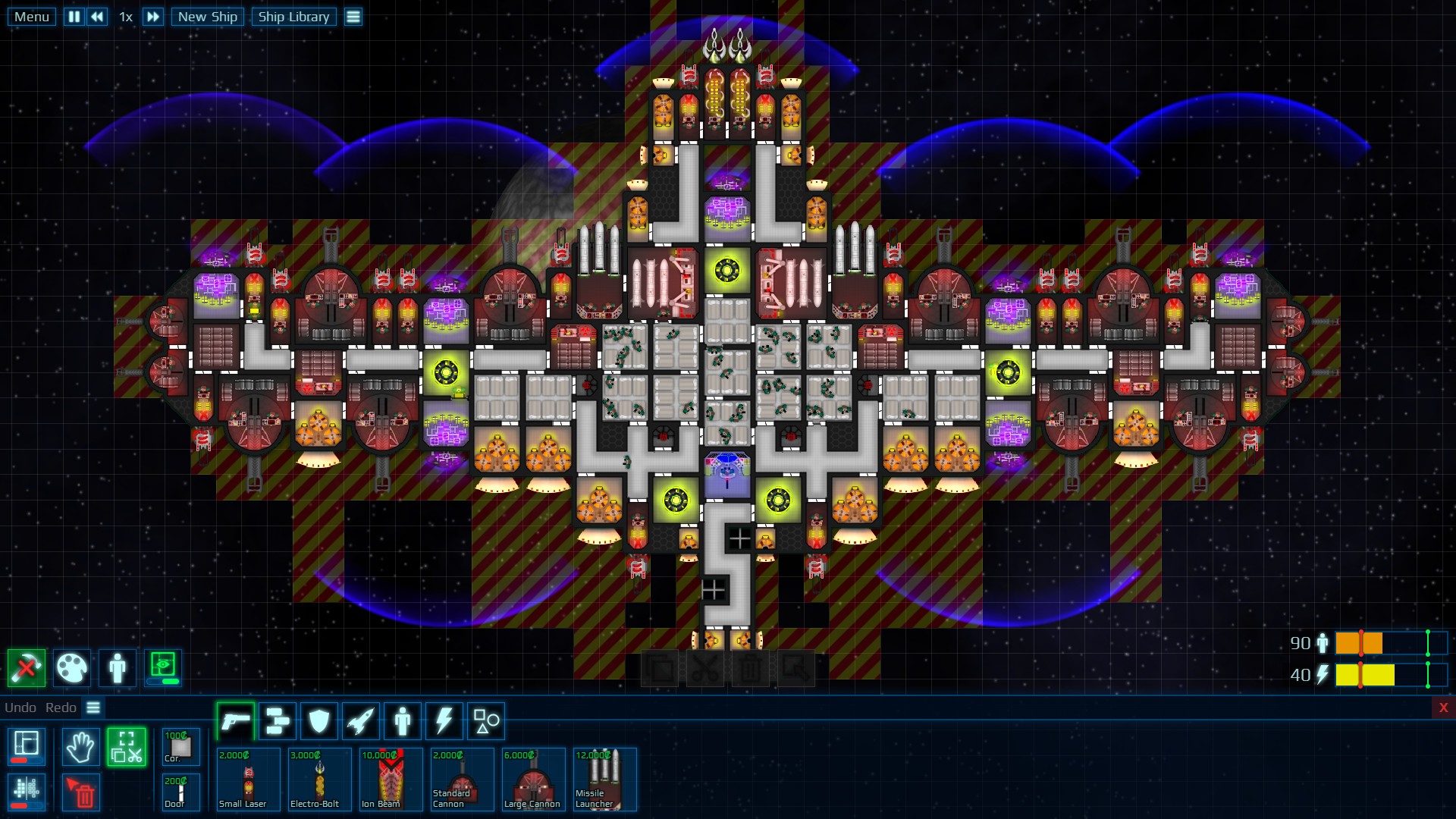Viewport: 1456px width, 819px height.
Task: Toggle the interior blueprint view
Action: [27, 747]
